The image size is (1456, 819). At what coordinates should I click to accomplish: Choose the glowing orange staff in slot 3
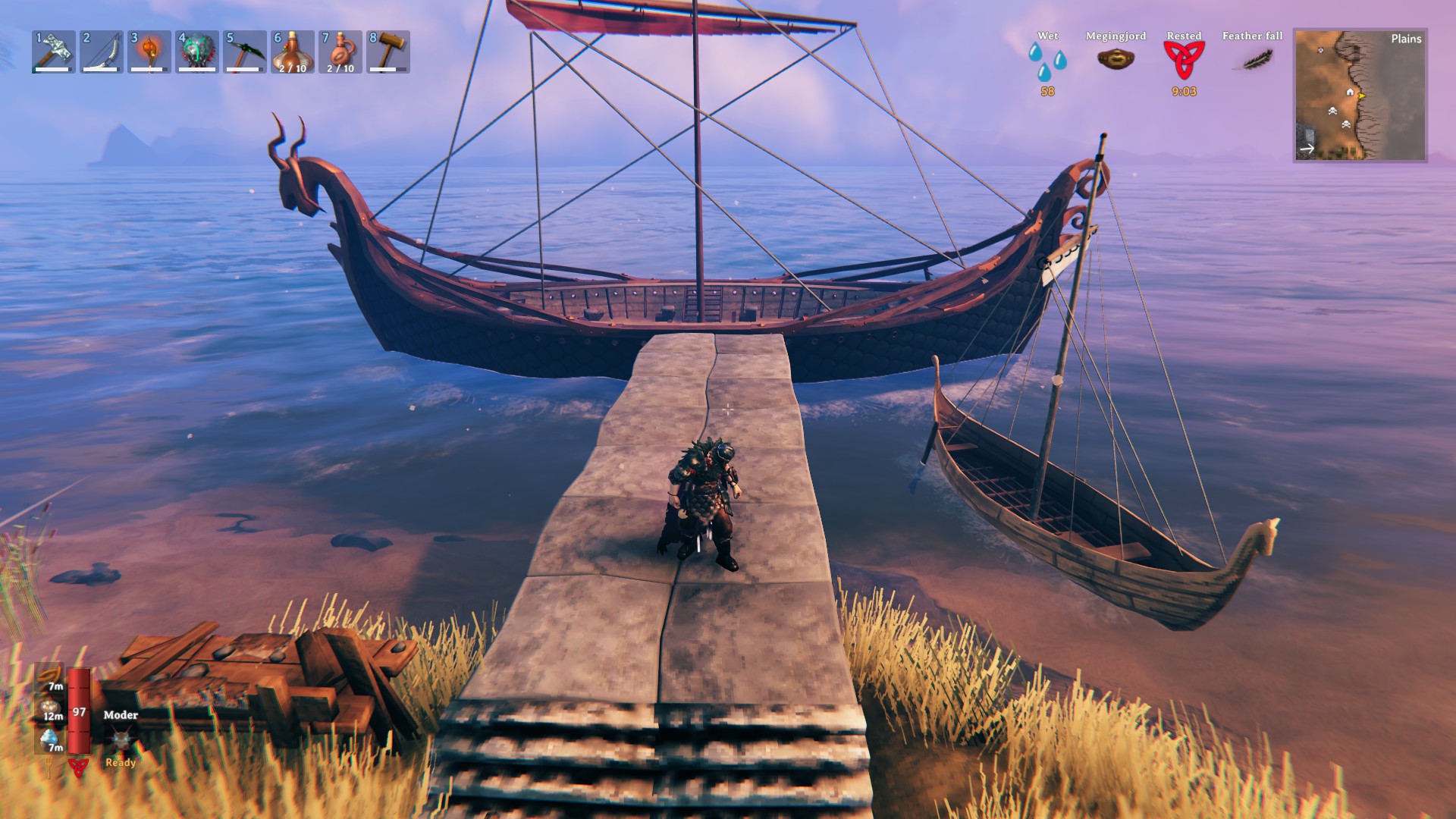pos(149,52)
